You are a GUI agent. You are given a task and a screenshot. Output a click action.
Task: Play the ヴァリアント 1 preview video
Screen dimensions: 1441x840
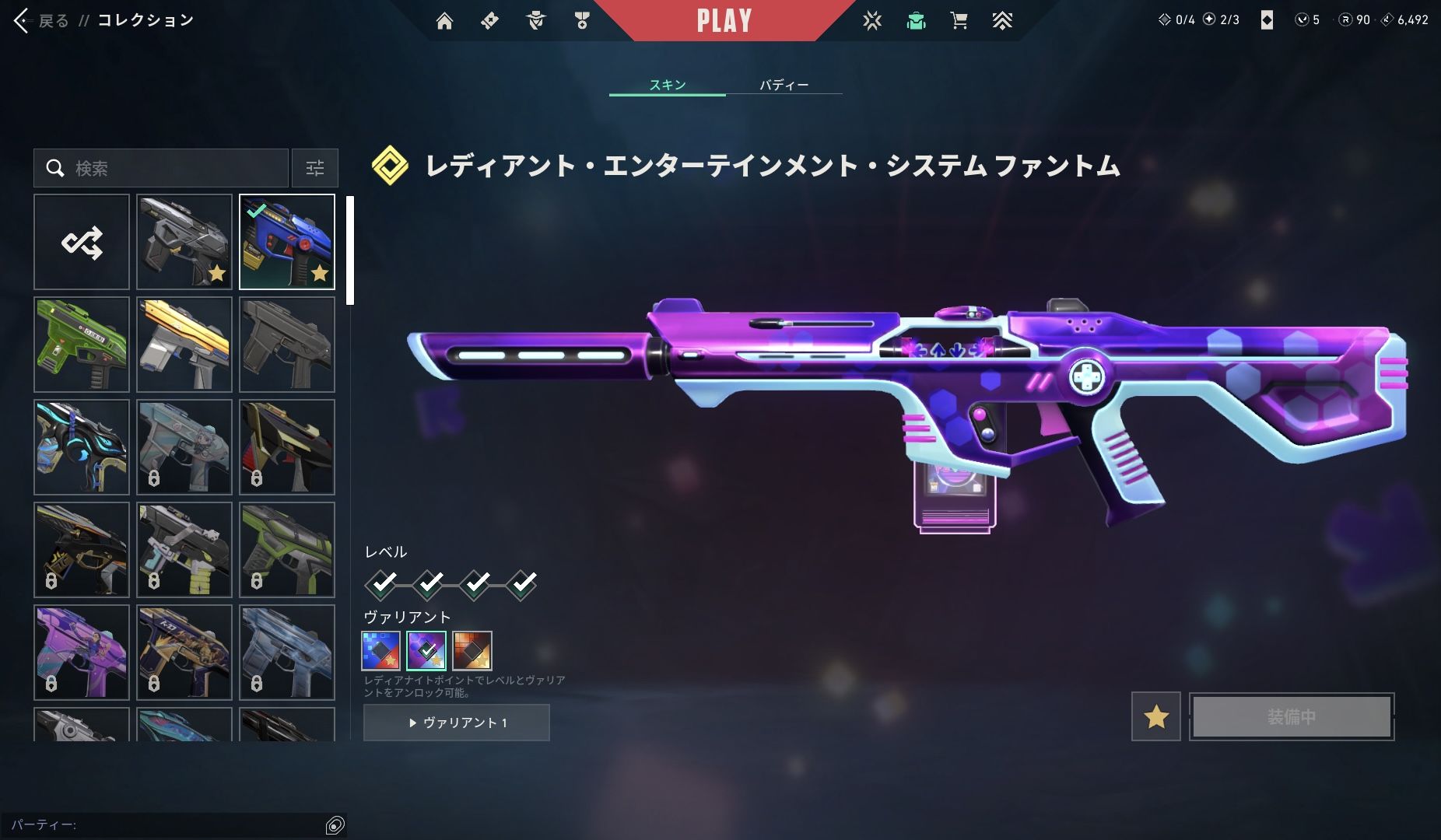[457, 723]
